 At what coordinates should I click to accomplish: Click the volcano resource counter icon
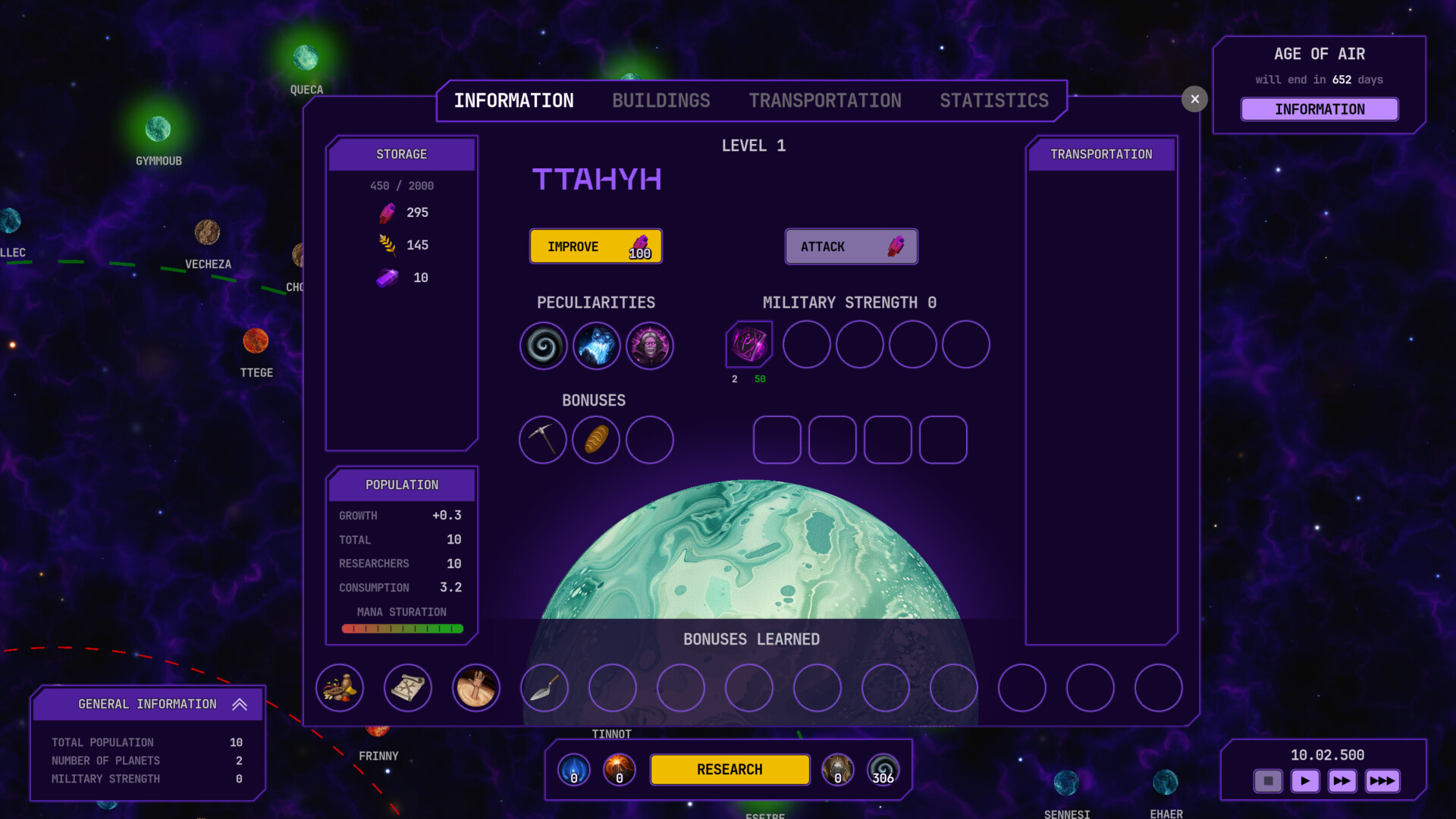(620, 769)
